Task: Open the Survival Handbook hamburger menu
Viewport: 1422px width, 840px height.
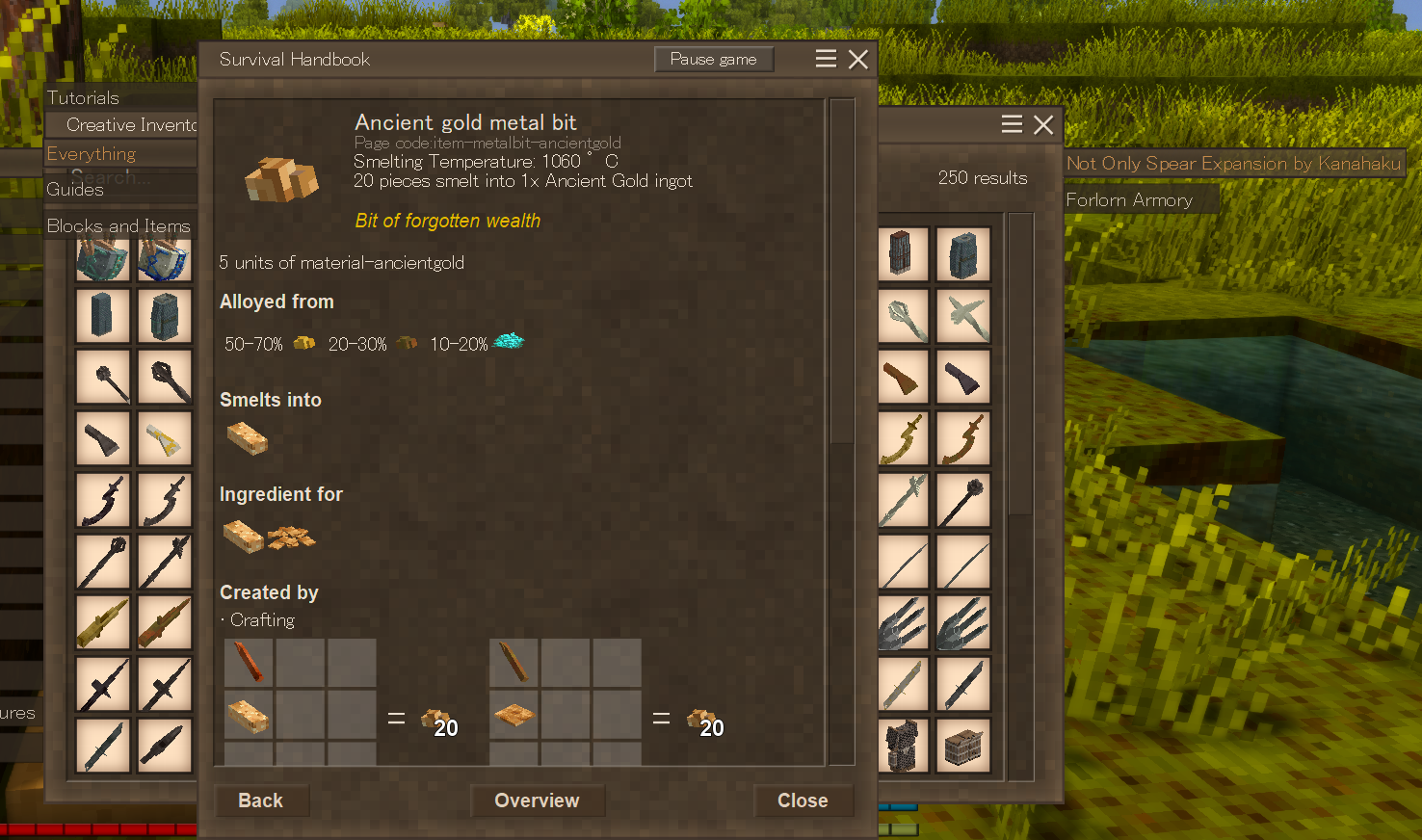Action: click(x=826, y=60)
